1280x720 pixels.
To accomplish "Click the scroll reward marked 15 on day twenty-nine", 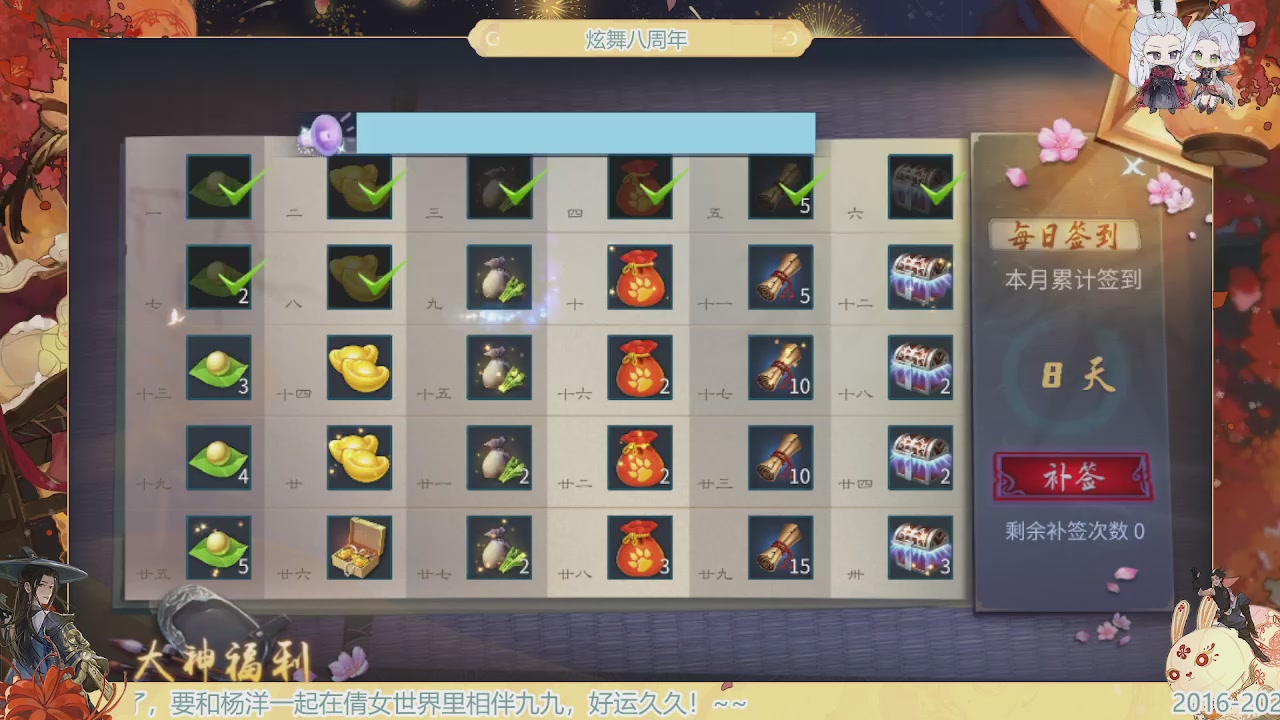I will coord(780,548).
